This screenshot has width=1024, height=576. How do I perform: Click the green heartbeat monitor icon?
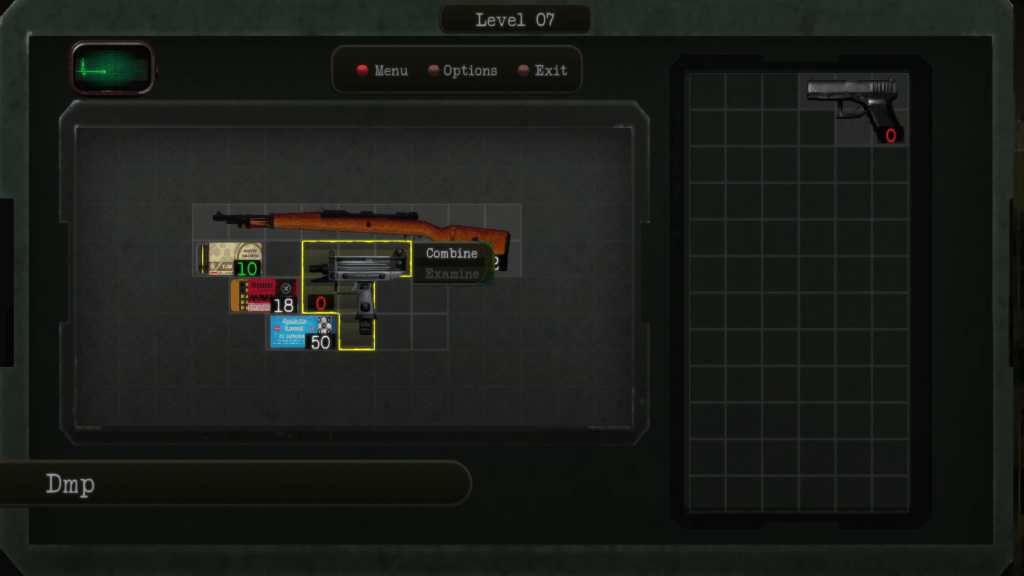point(112,68)
